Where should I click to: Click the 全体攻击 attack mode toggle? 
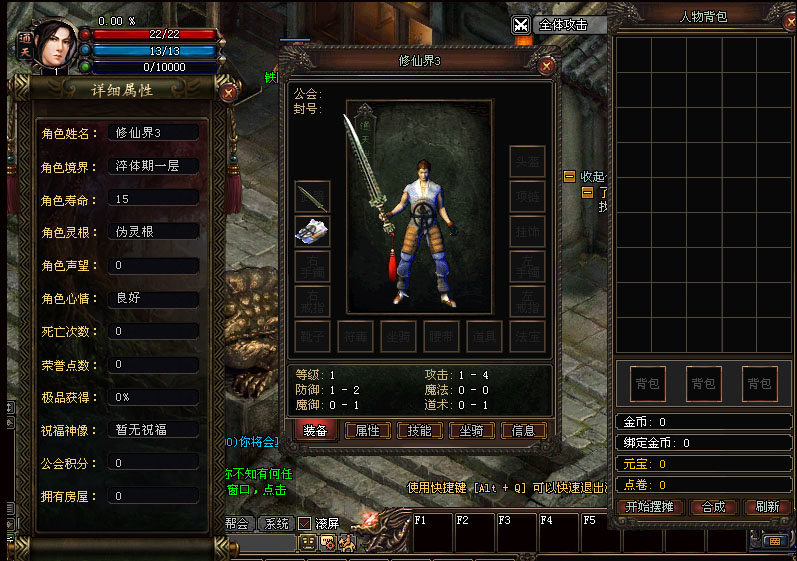522,26
